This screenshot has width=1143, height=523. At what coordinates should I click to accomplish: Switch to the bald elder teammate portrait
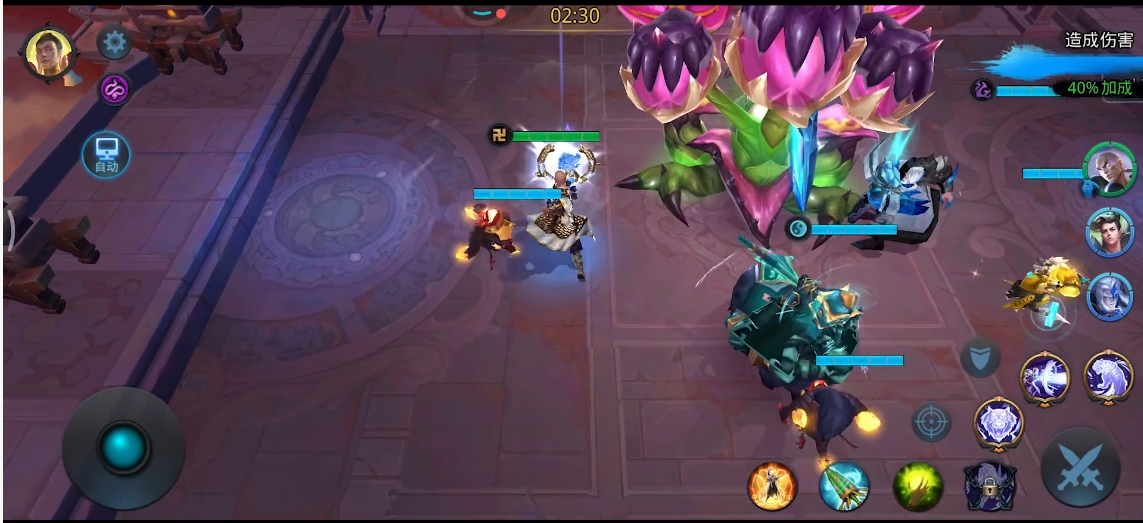pos(1109,170)
